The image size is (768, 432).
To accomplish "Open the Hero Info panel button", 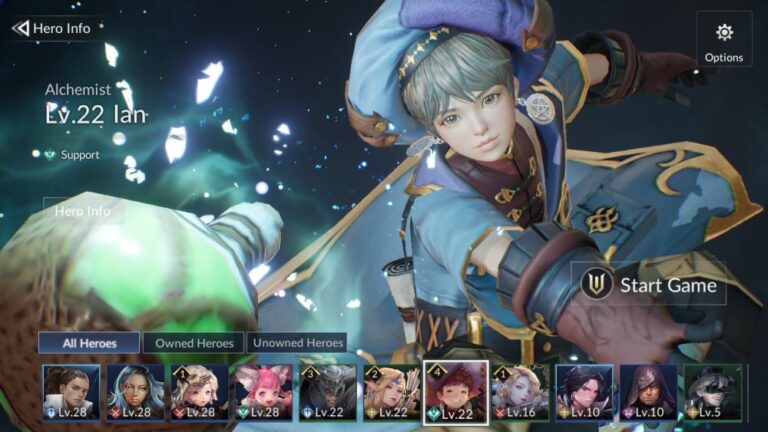I will (x=82, y=211).
